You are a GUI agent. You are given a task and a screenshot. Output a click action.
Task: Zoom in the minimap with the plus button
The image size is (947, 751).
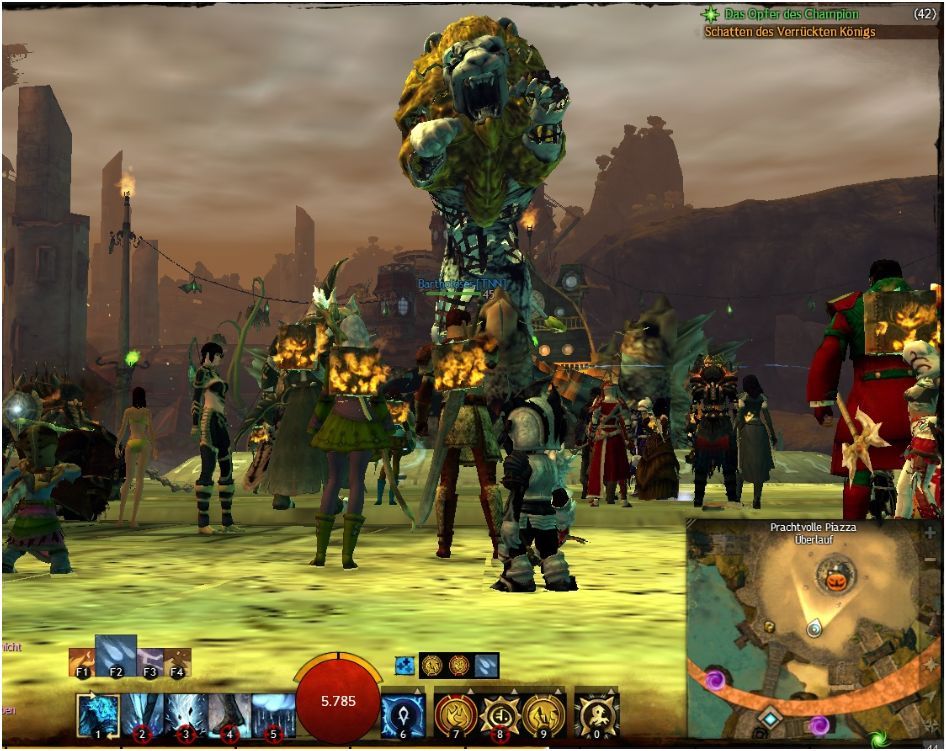[x=930, y=533]
